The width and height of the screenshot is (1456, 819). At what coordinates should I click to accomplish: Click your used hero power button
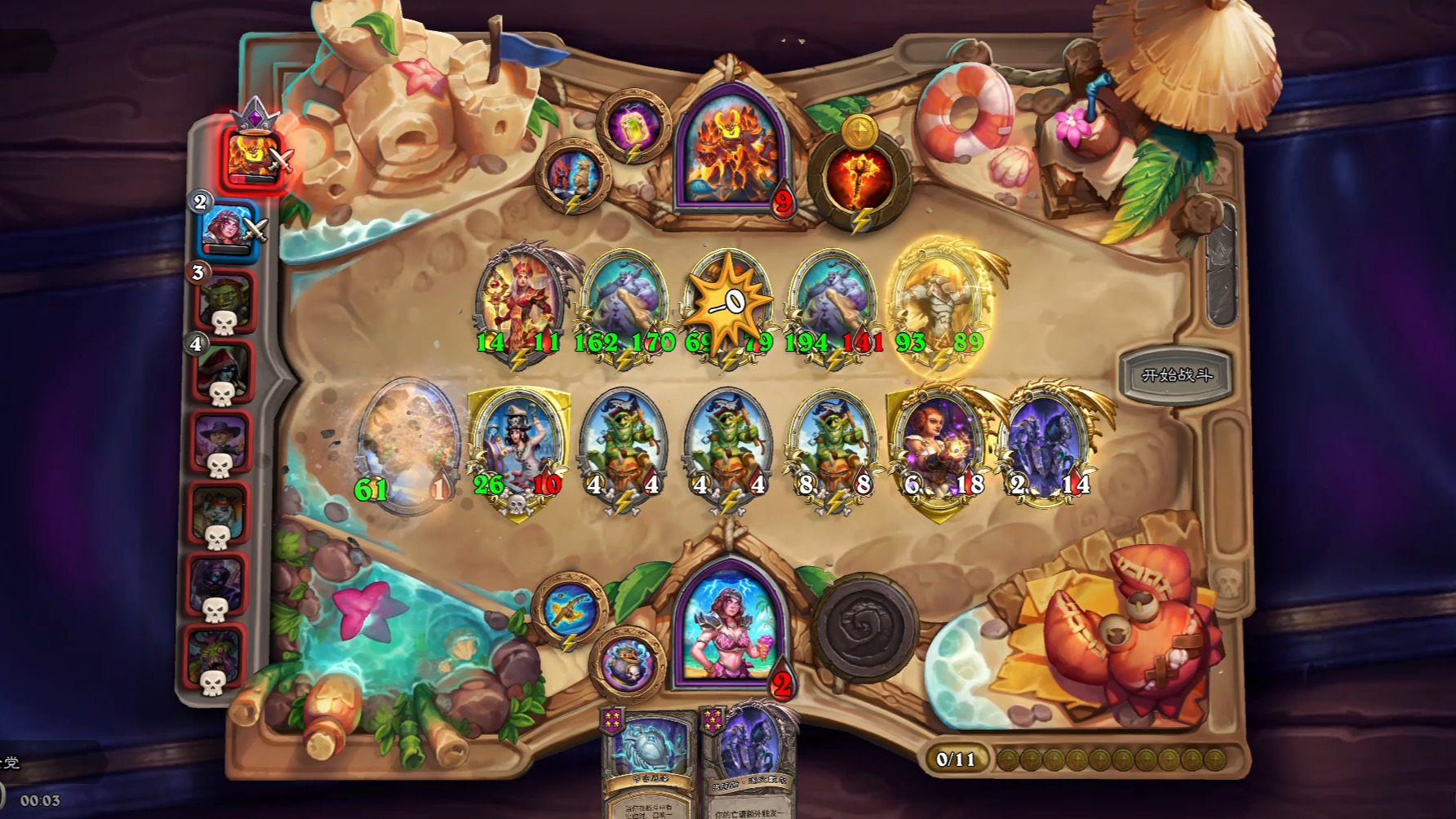coord(864,626)
